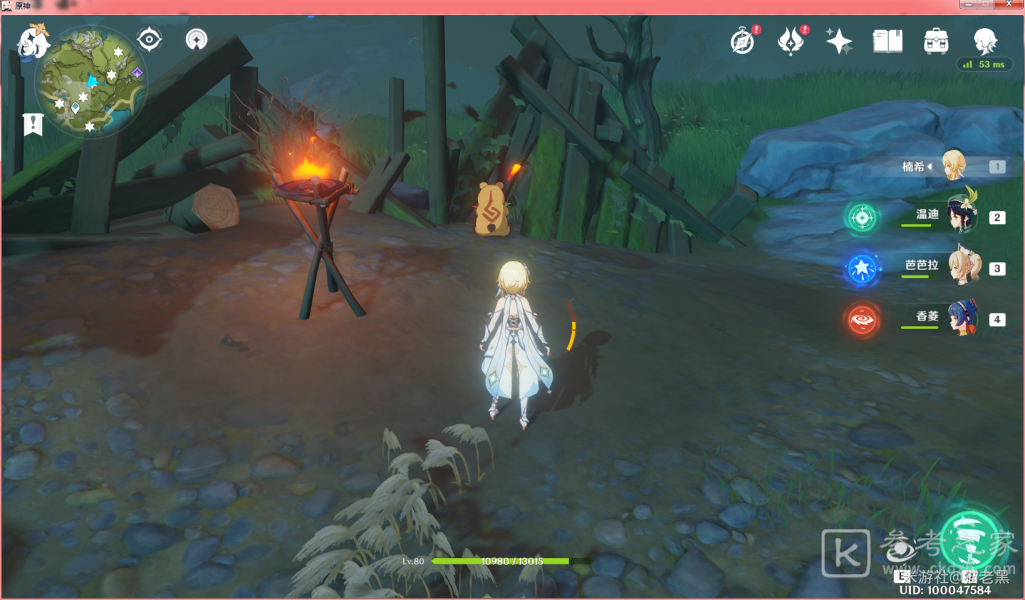Open the Wish star icon
1025x600 pixels.
click(839, 41)
